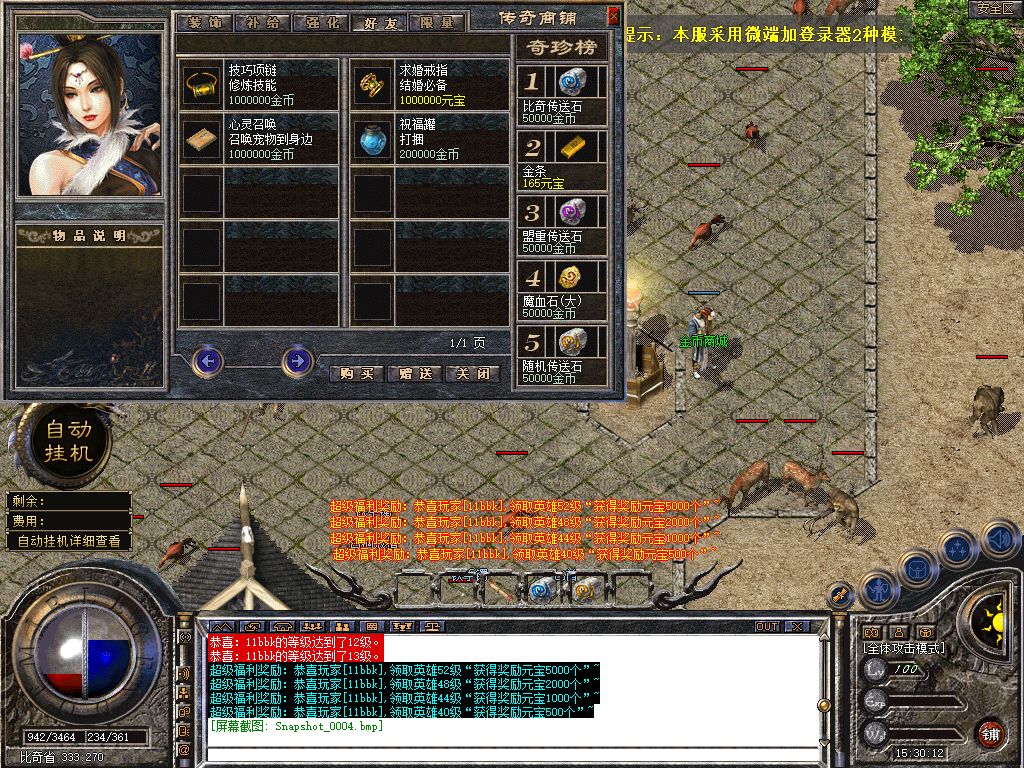Select the 技巧项链 necklace item

(x=202, y=87)
